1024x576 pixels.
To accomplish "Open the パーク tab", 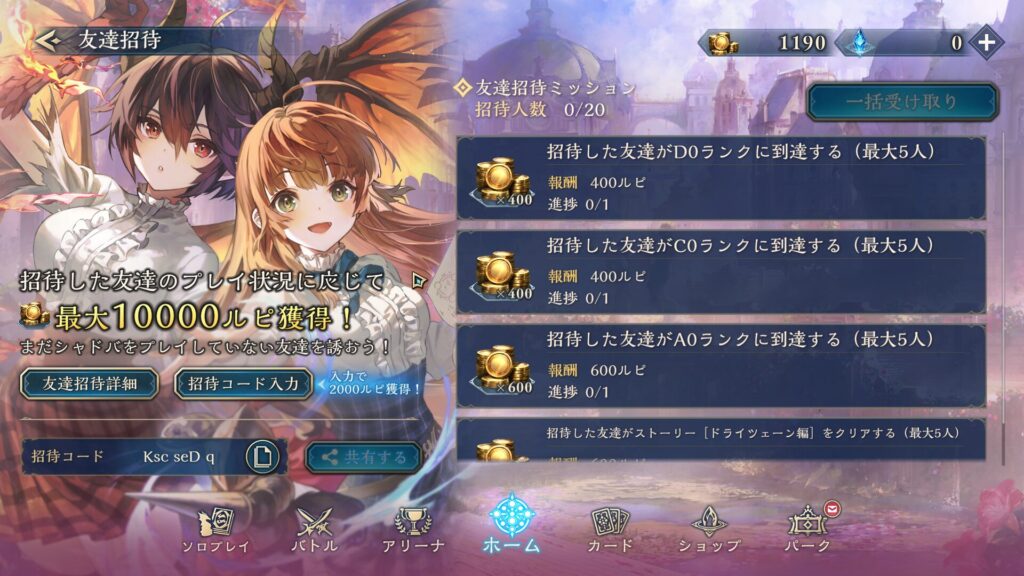I will 808,528.
